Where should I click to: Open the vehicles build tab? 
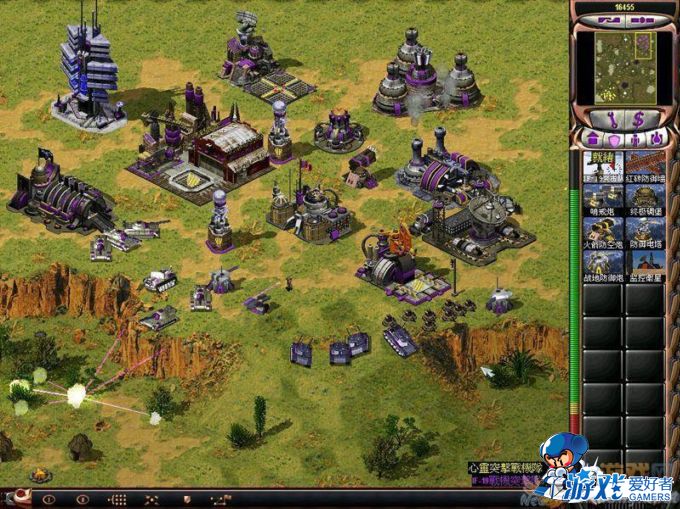click(657, 138)
